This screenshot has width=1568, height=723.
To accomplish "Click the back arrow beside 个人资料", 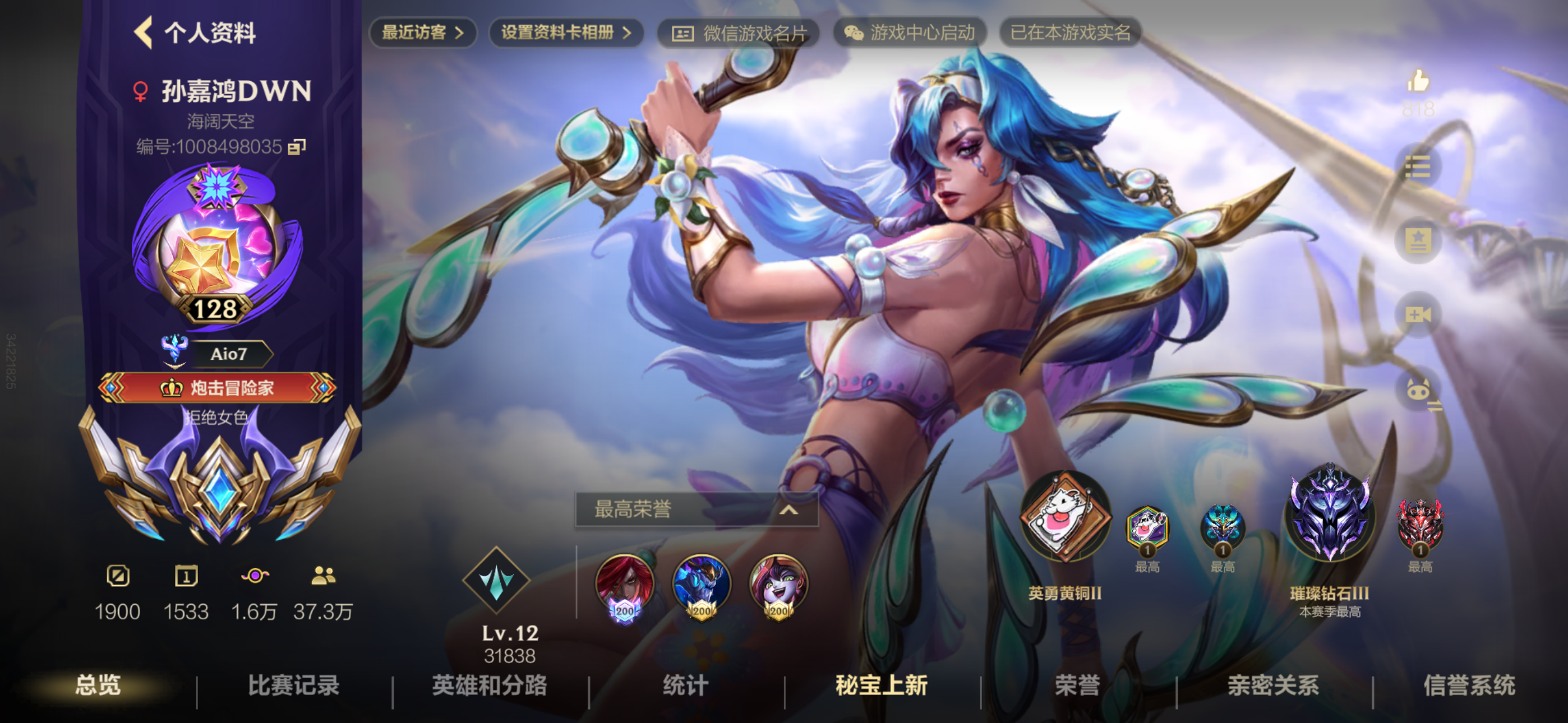I will pyautogui.click(x=144, y=34).
